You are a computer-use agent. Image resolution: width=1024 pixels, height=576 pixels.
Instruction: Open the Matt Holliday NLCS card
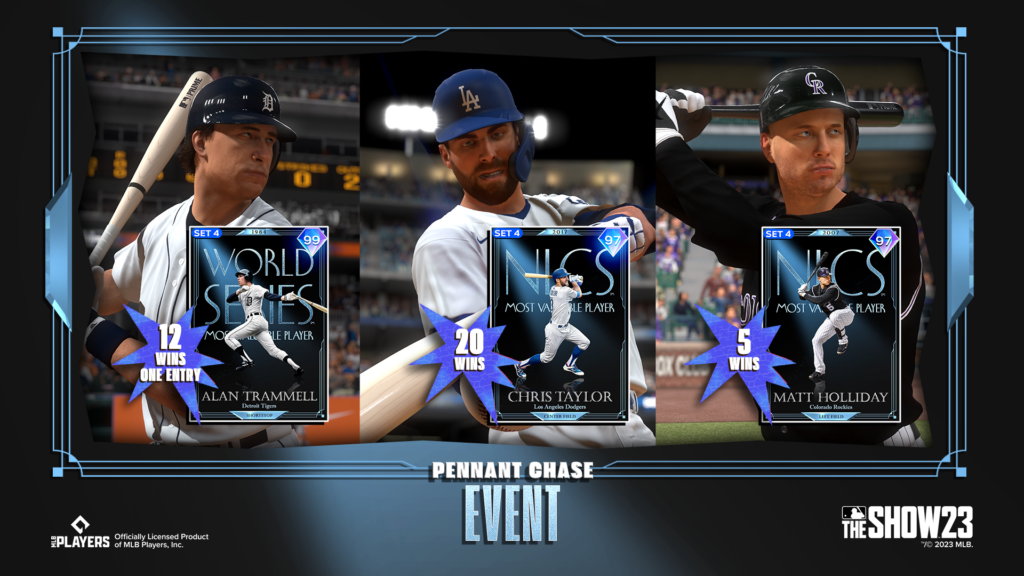point(831,324)
